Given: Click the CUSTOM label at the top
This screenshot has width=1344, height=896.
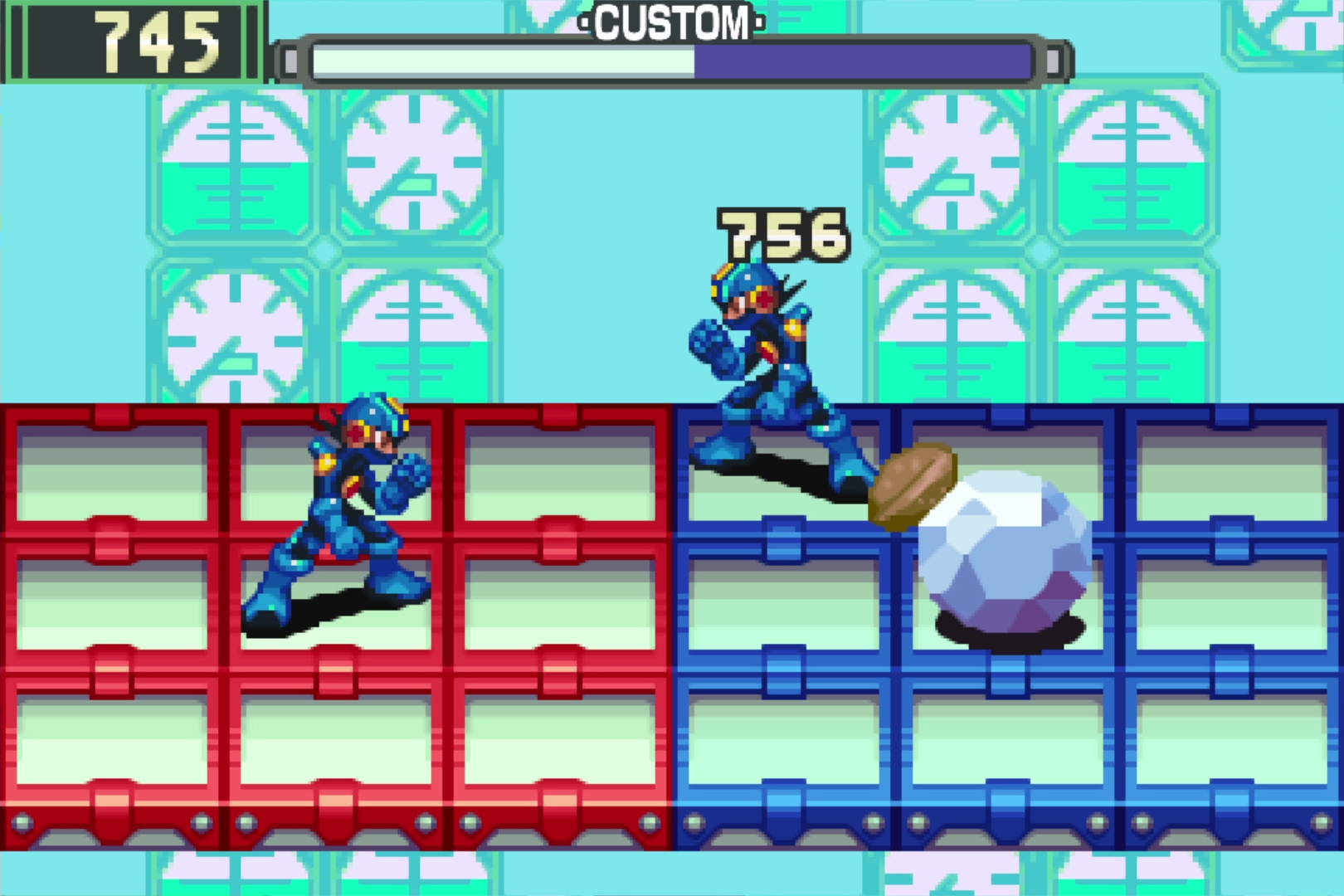Looking at the screenshot, I should click(672, 21).
